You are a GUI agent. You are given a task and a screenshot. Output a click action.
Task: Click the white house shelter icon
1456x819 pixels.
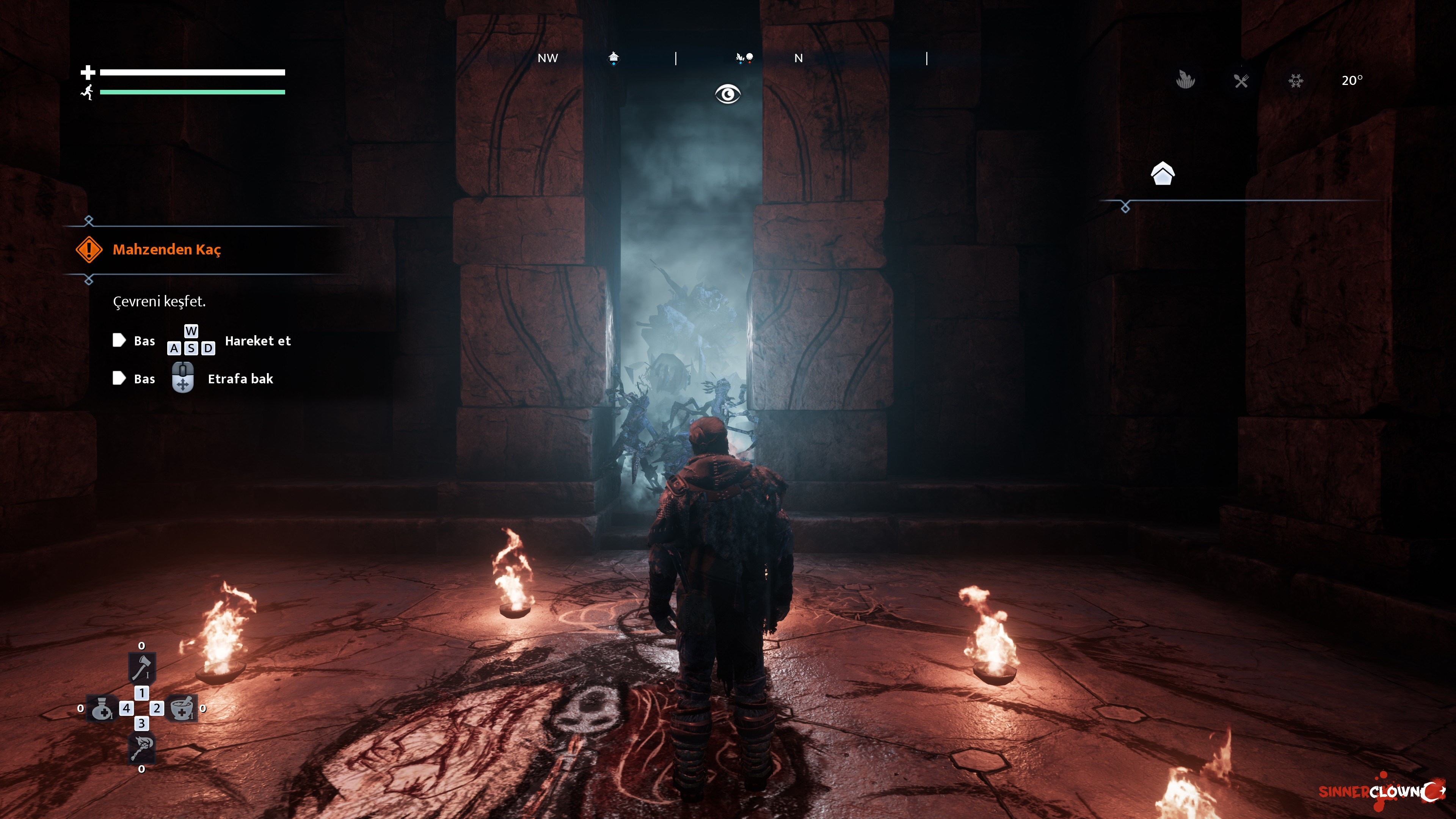pyautogui.click(x=1163, y=174)
